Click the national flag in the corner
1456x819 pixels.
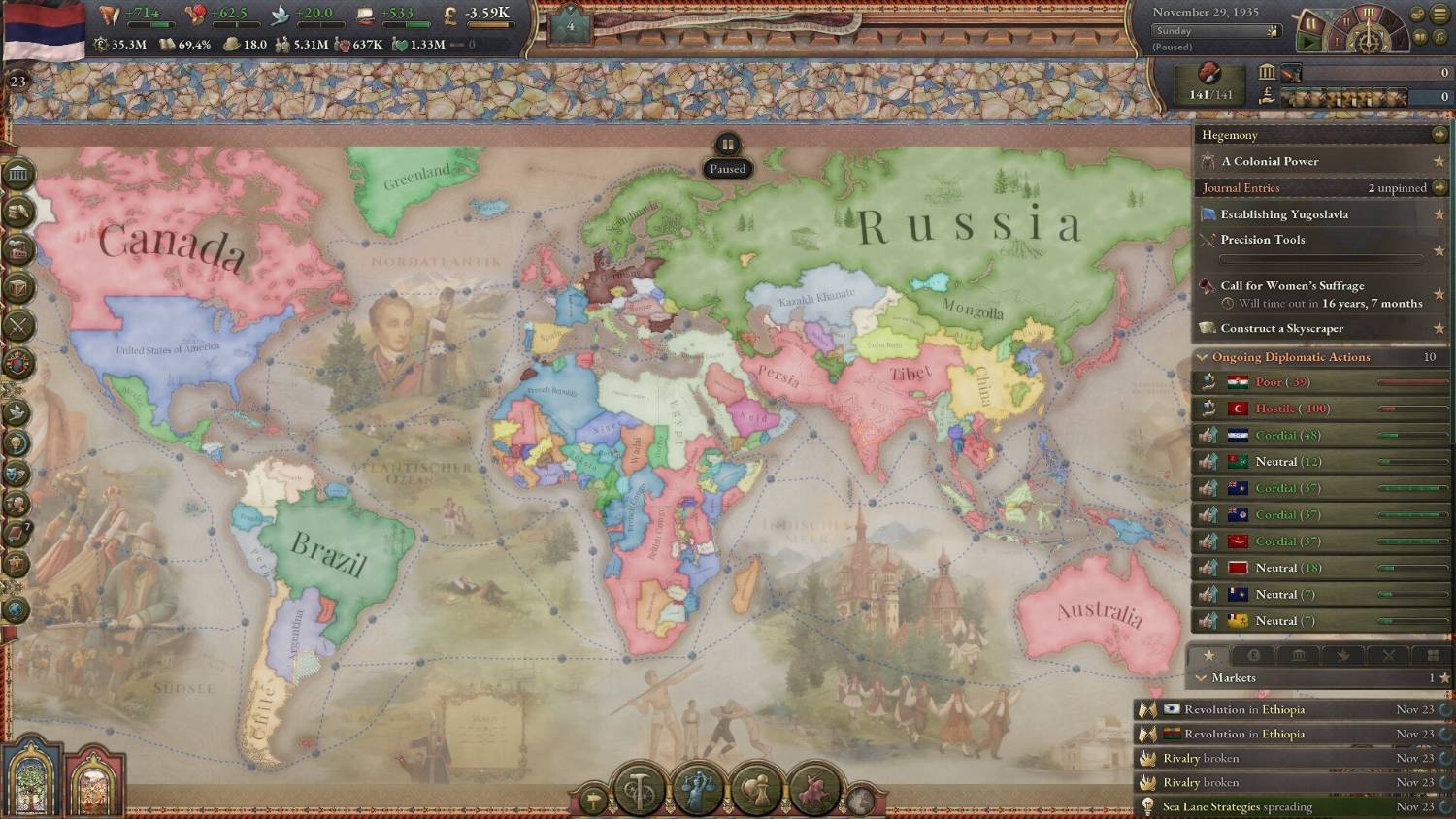coord(44,29)
